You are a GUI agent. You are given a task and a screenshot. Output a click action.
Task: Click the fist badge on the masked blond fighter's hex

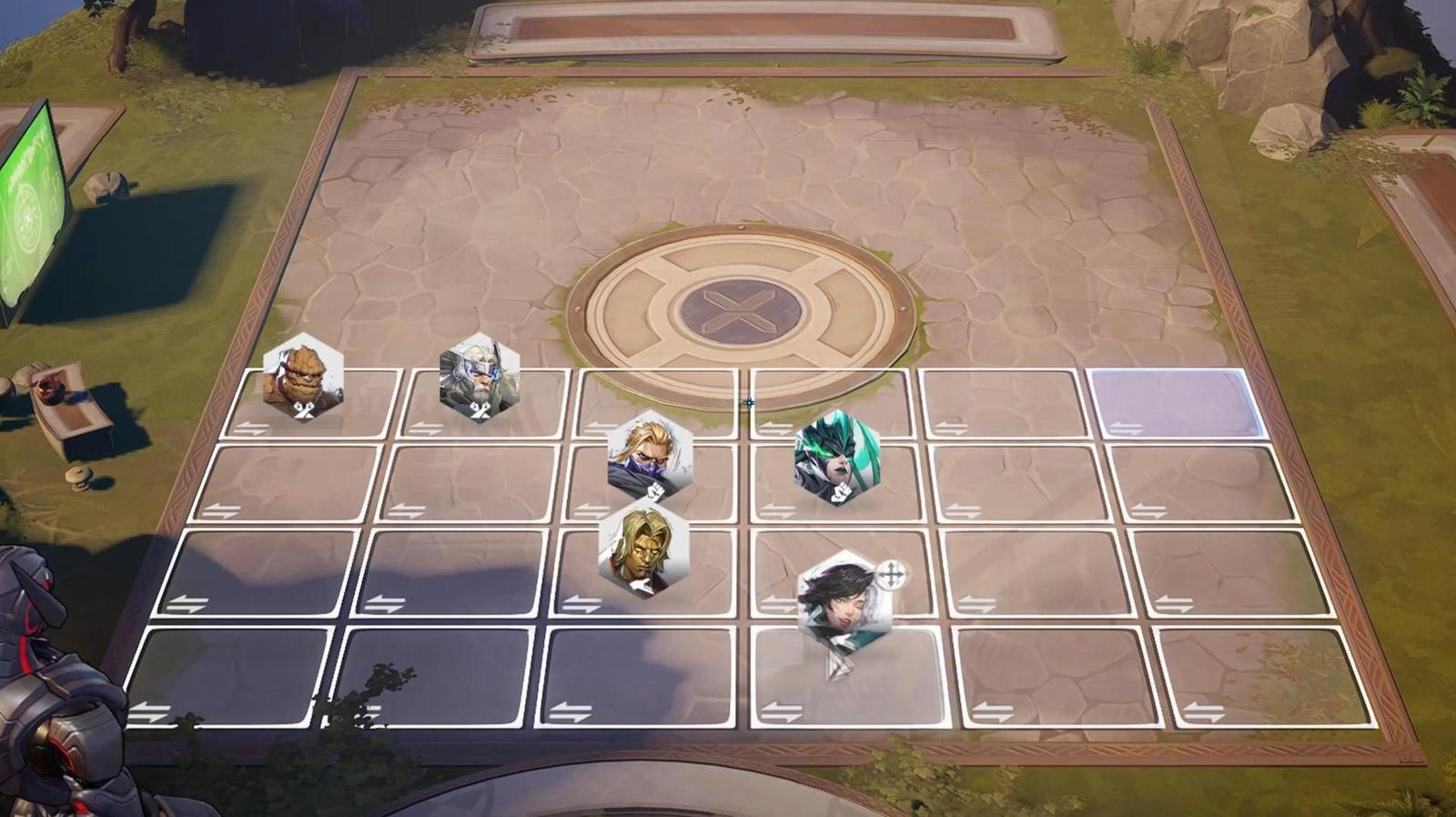click(657, 492)
